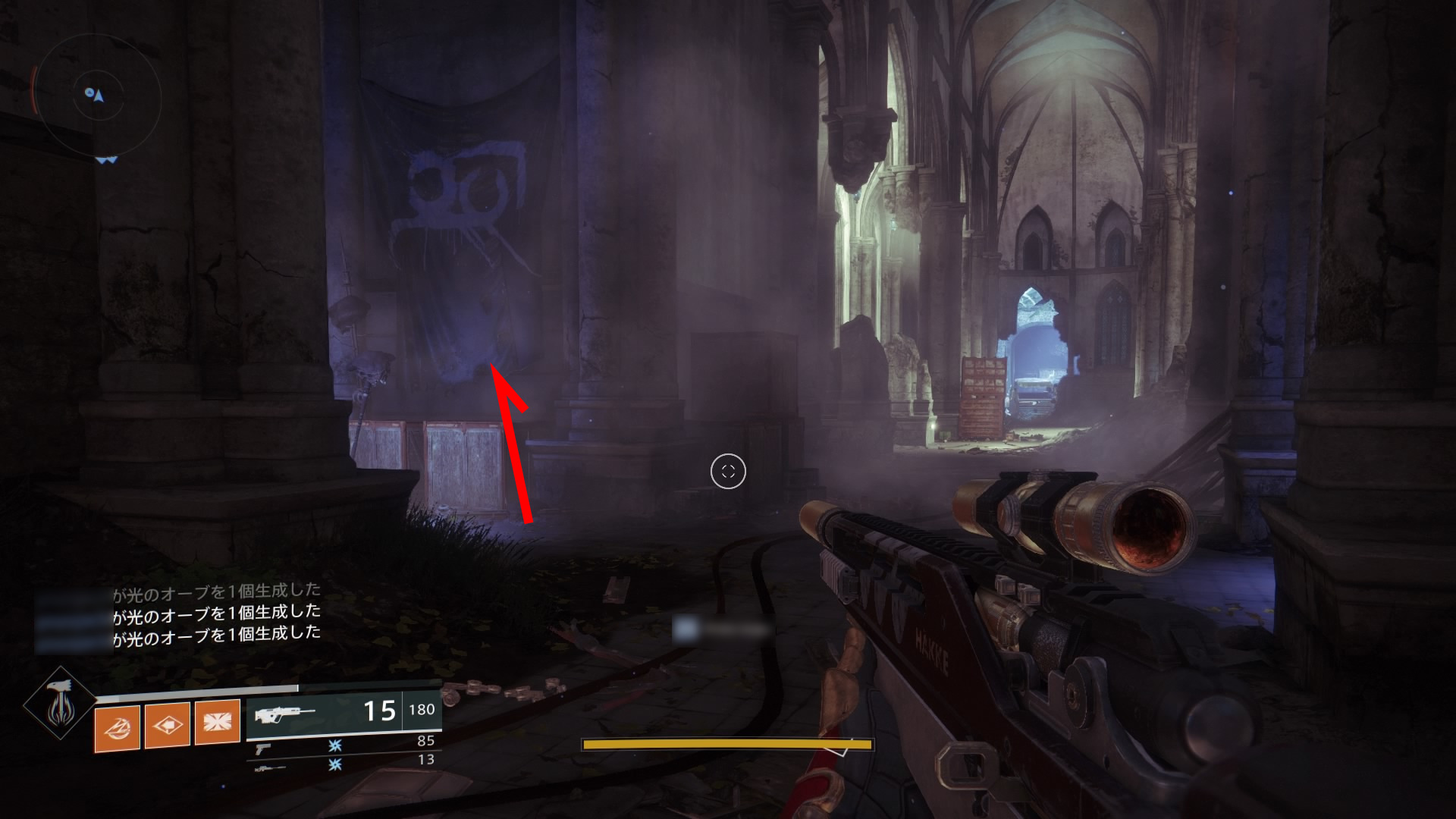Viewport: 1456px width, 819px height.
Task: Switch to the sidearm pistol weapon
Action: 263,748
